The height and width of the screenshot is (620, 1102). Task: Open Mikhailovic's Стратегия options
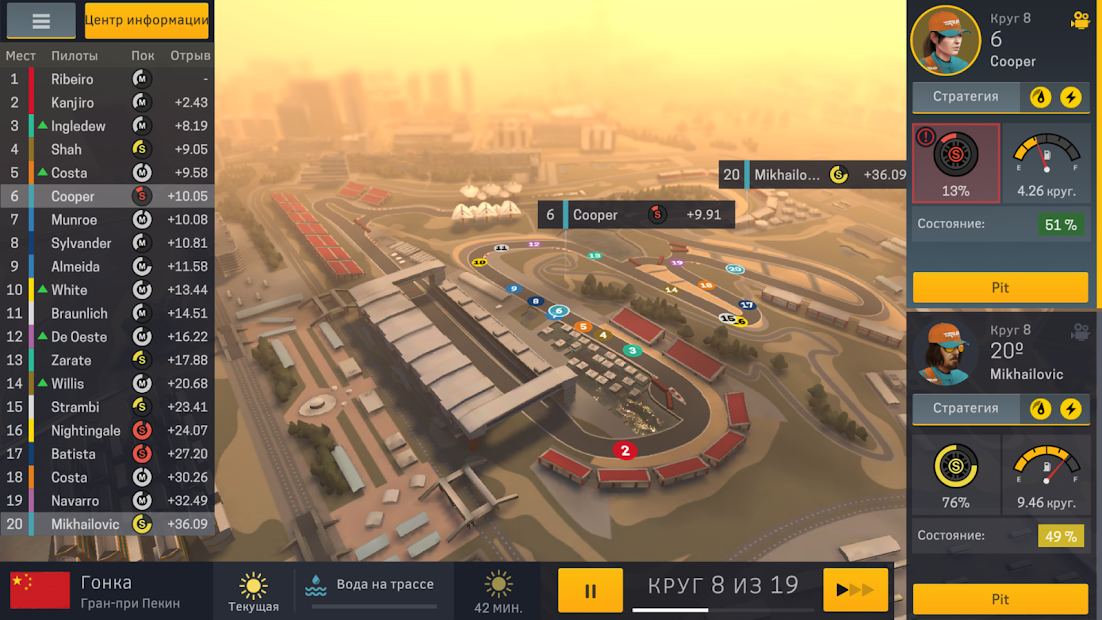(966, 409)
